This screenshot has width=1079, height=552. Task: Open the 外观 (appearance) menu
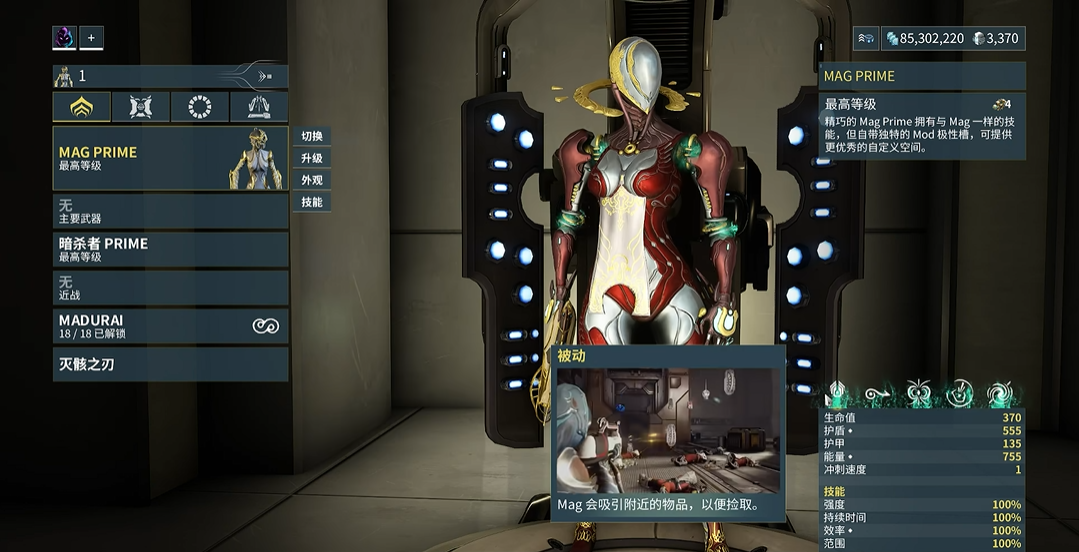(312, 180)
